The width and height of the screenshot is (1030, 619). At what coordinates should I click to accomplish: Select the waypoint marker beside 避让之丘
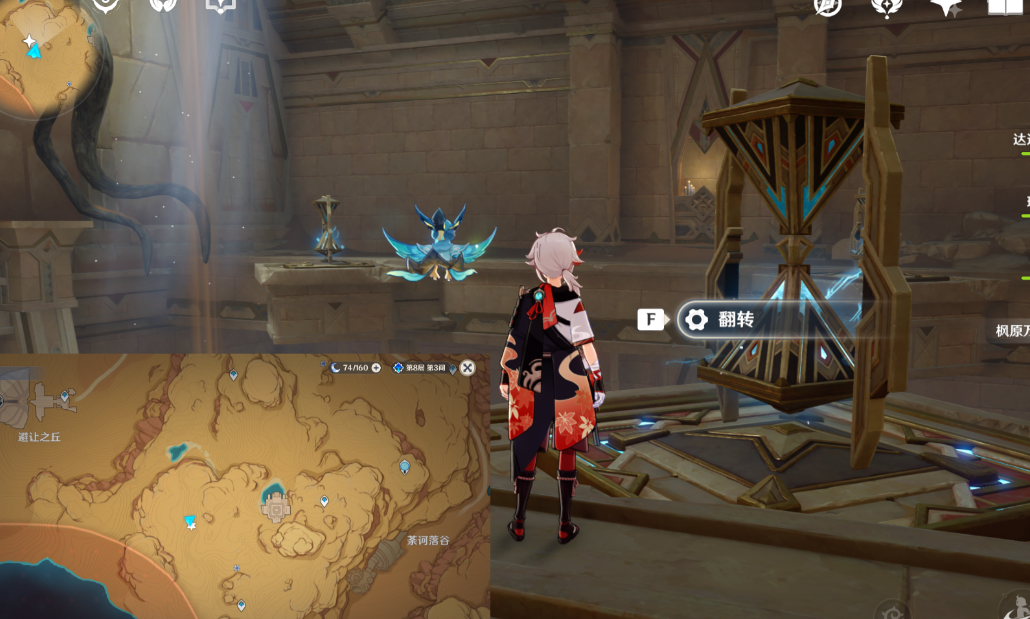click(65, 397)
